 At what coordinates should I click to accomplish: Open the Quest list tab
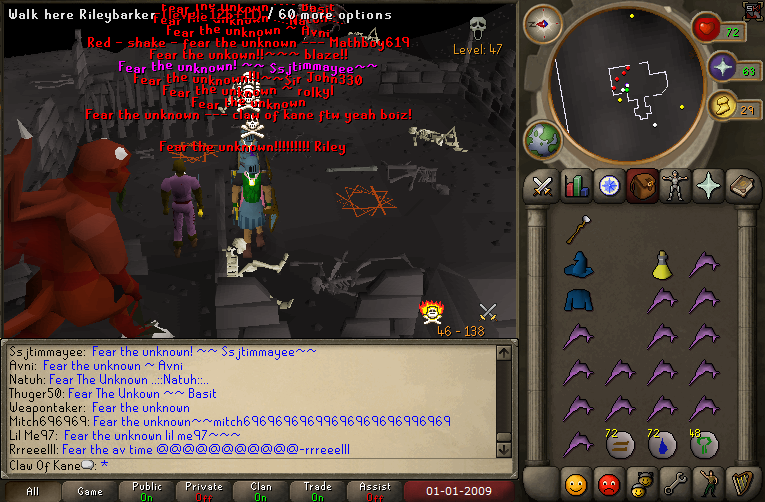pos(608,186)
